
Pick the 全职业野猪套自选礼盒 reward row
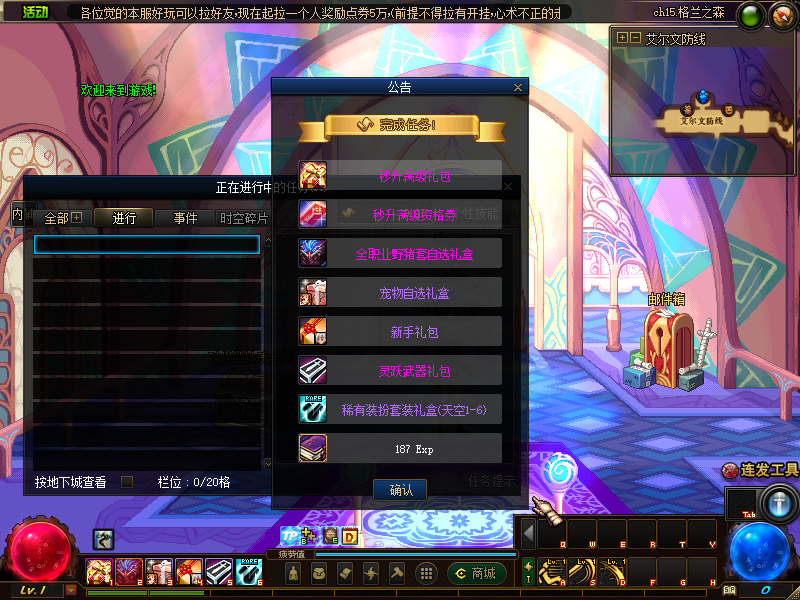(400, 253)
